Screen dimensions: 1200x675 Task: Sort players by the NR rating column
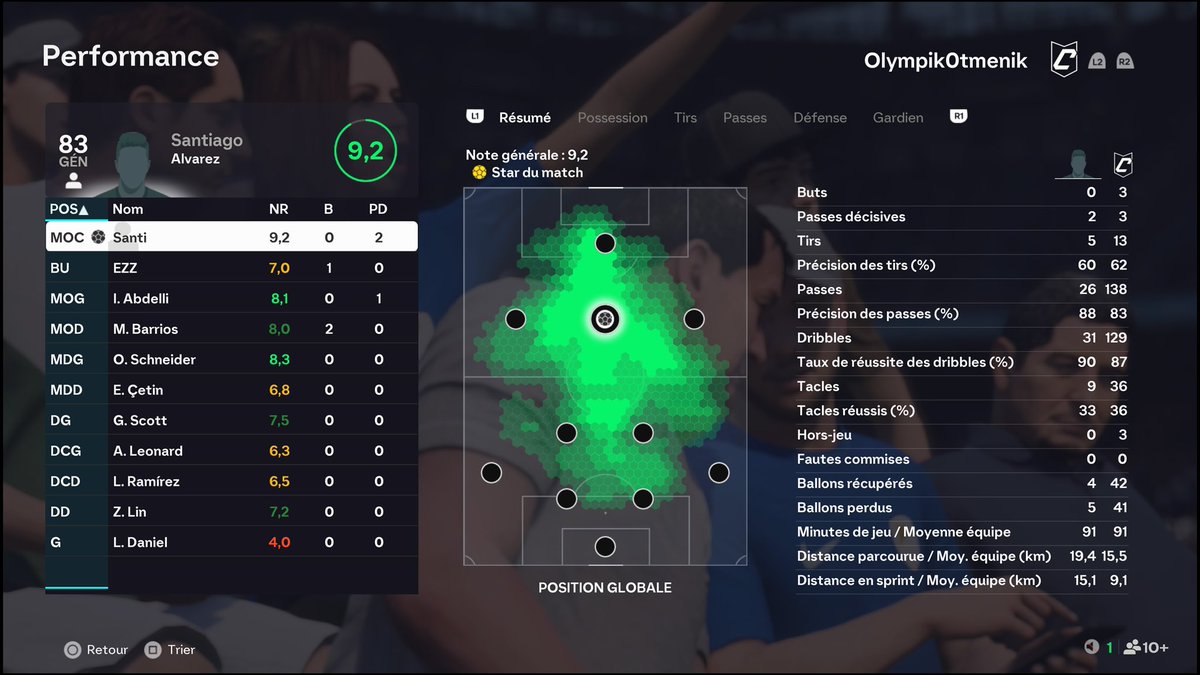pos(279,210)
